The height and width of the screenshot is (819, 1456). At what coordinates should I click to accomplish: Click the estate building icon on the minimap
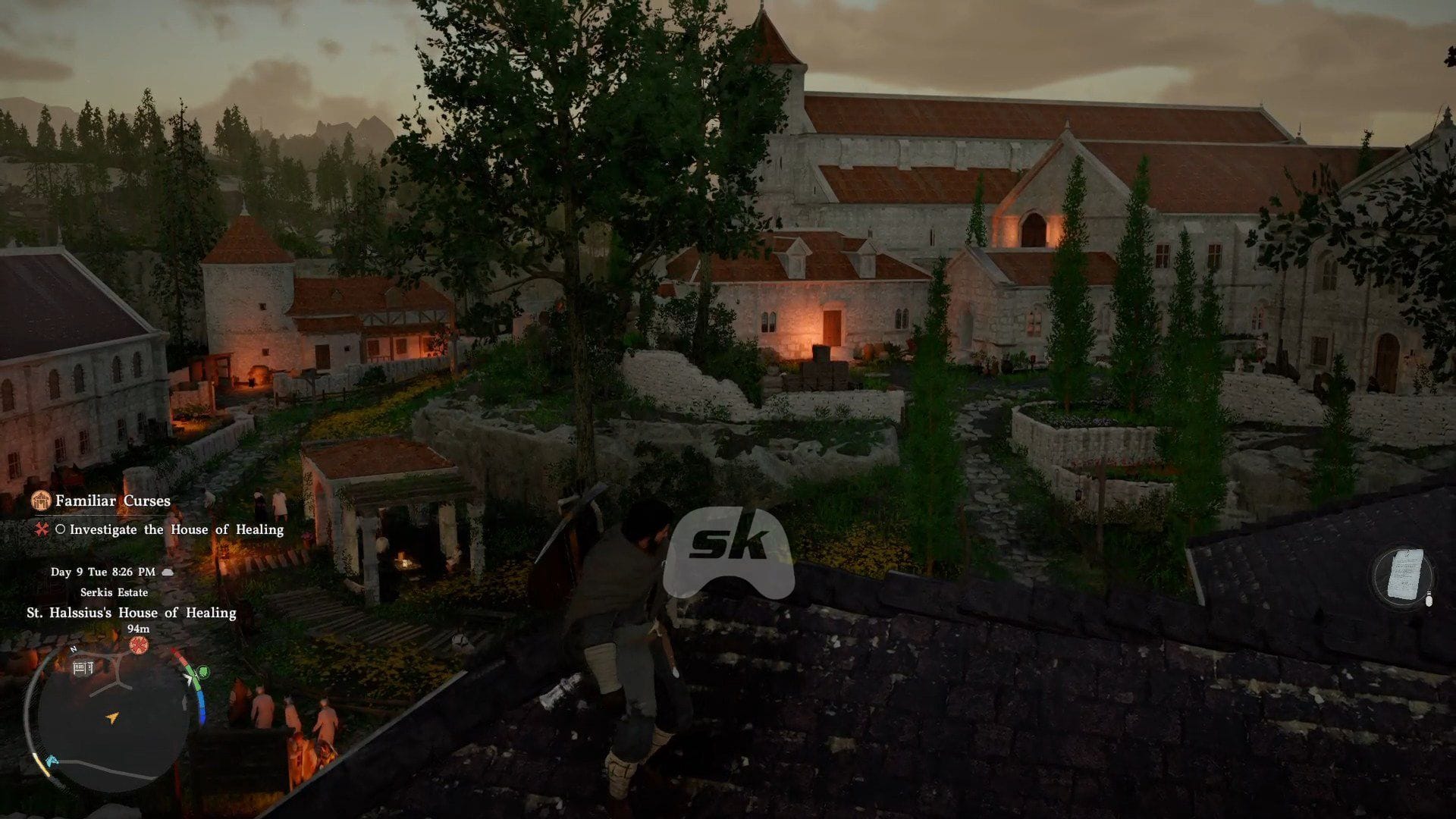point(83,668)
